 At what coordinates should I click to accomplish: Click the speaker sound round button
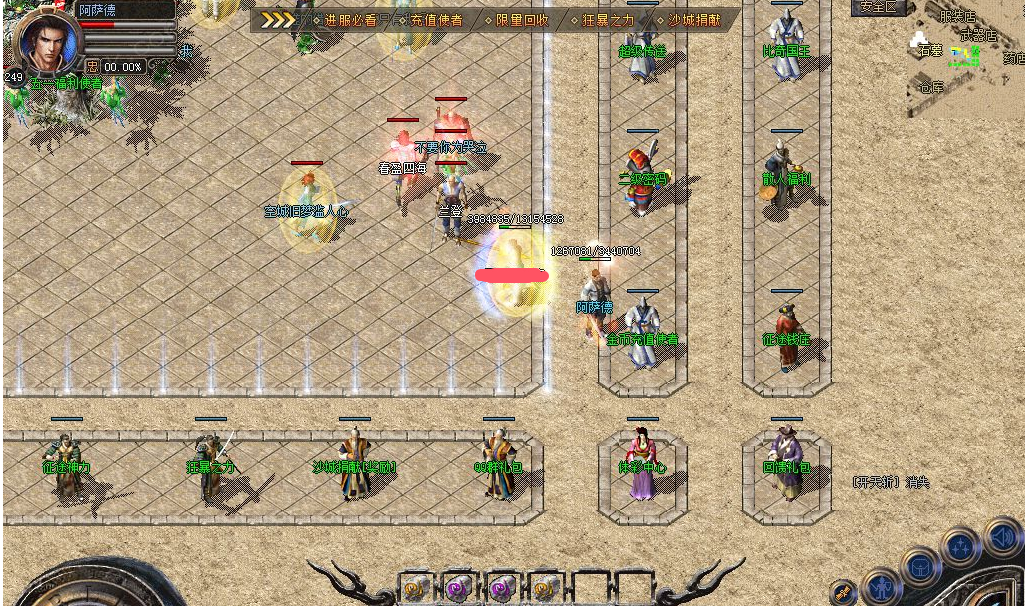(x=1002, y=538)
